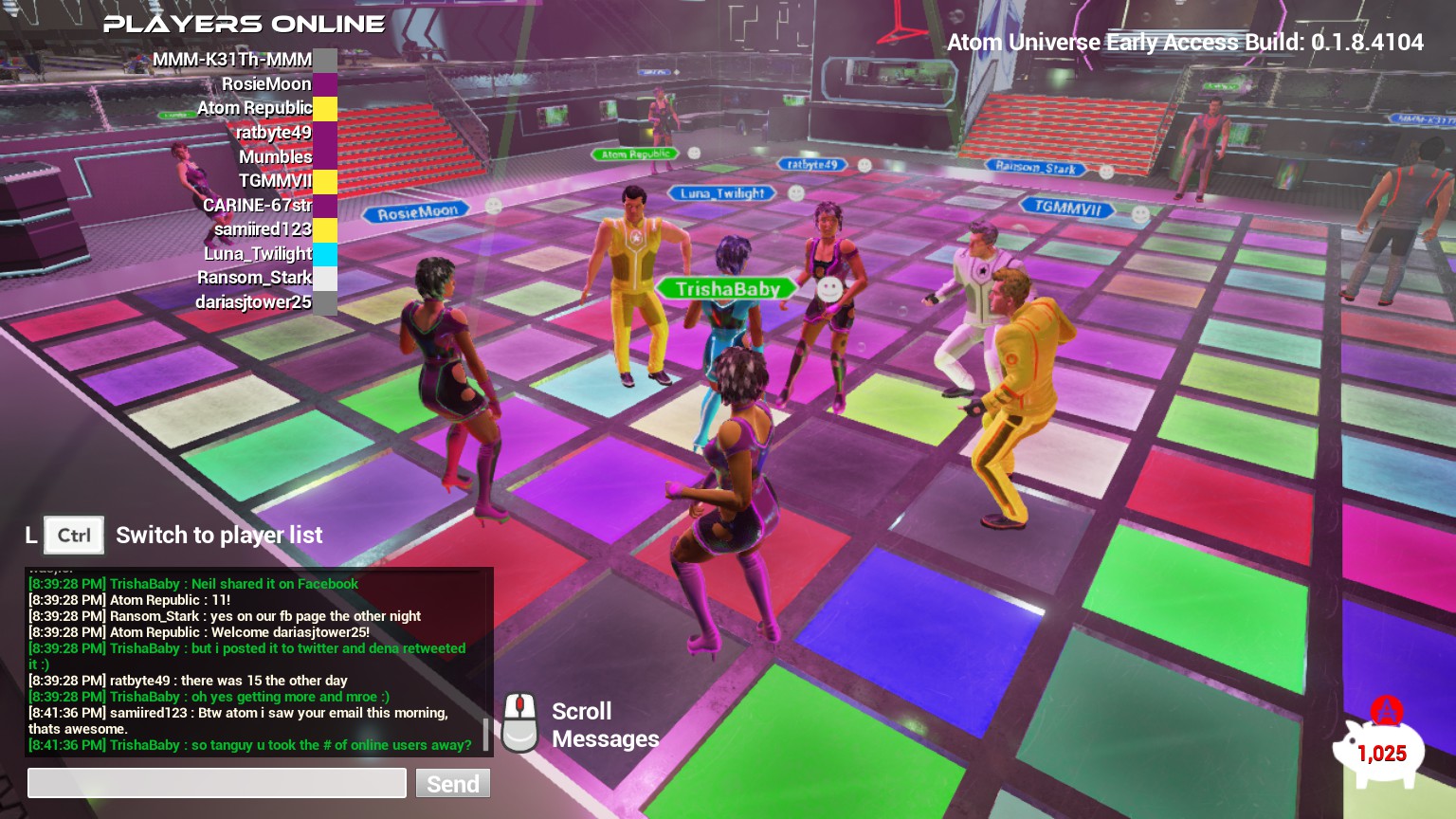This screenshot has width=1456, height=819.
Task: Click the Send chat button
Action: (x=452, y=784)
